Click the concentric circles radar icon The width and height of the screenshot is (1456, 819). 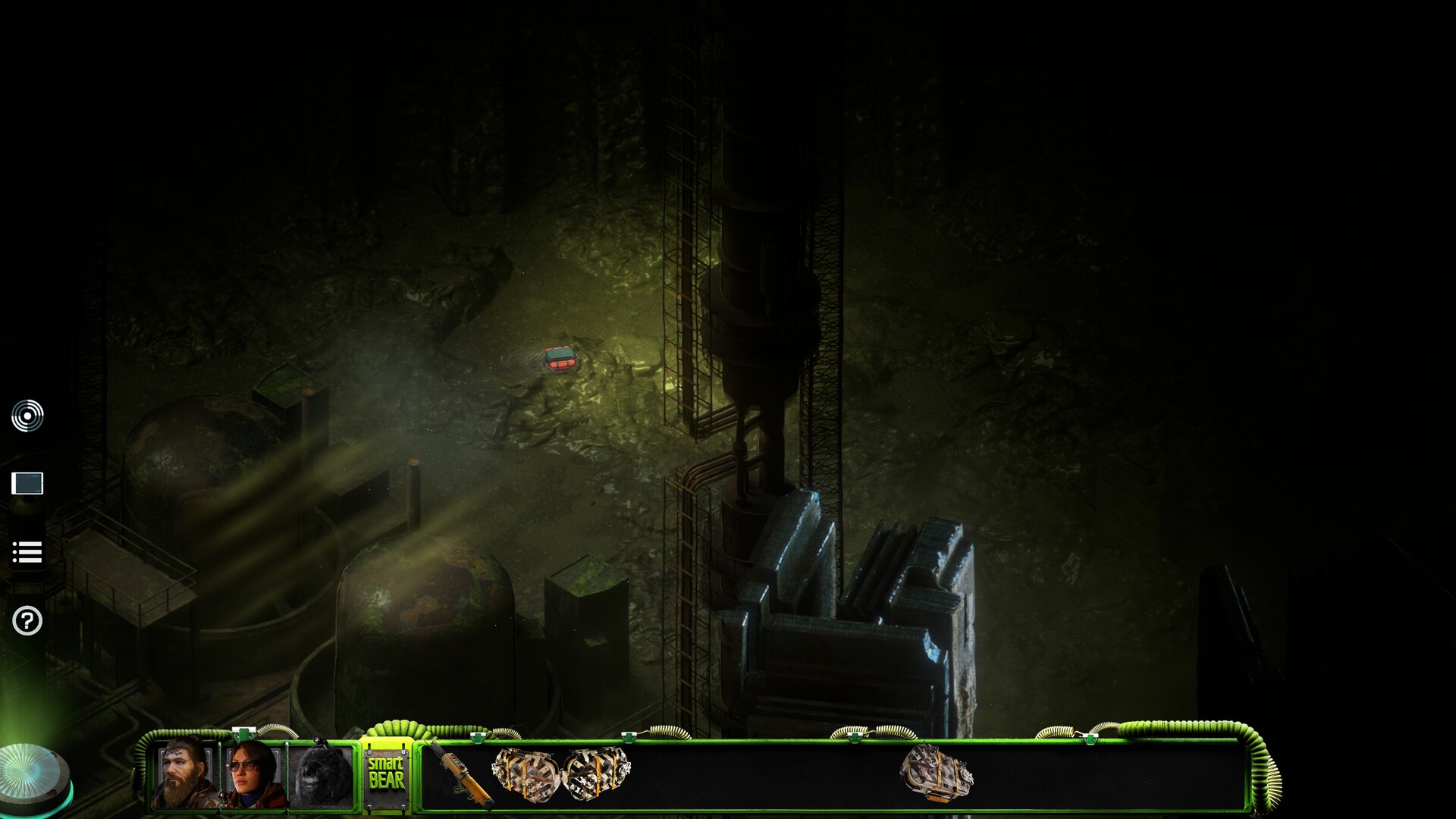pyautogui.click(x=27, y=416)
